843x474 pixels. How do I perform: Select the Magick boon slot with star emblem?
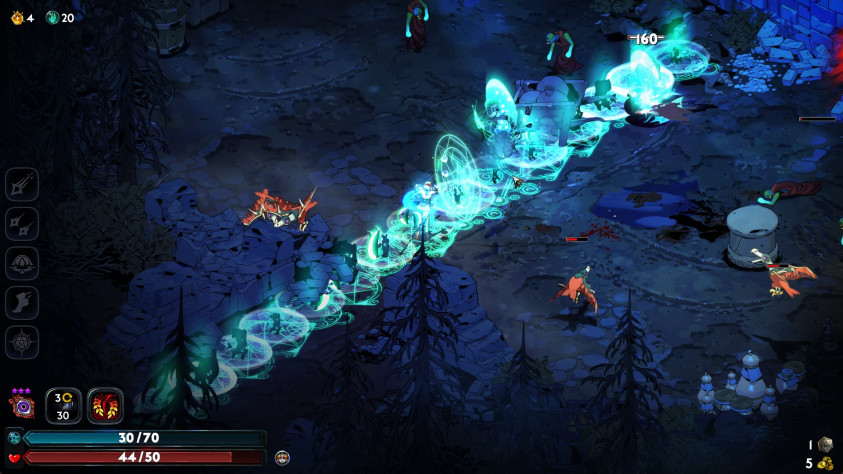point(22,342)
